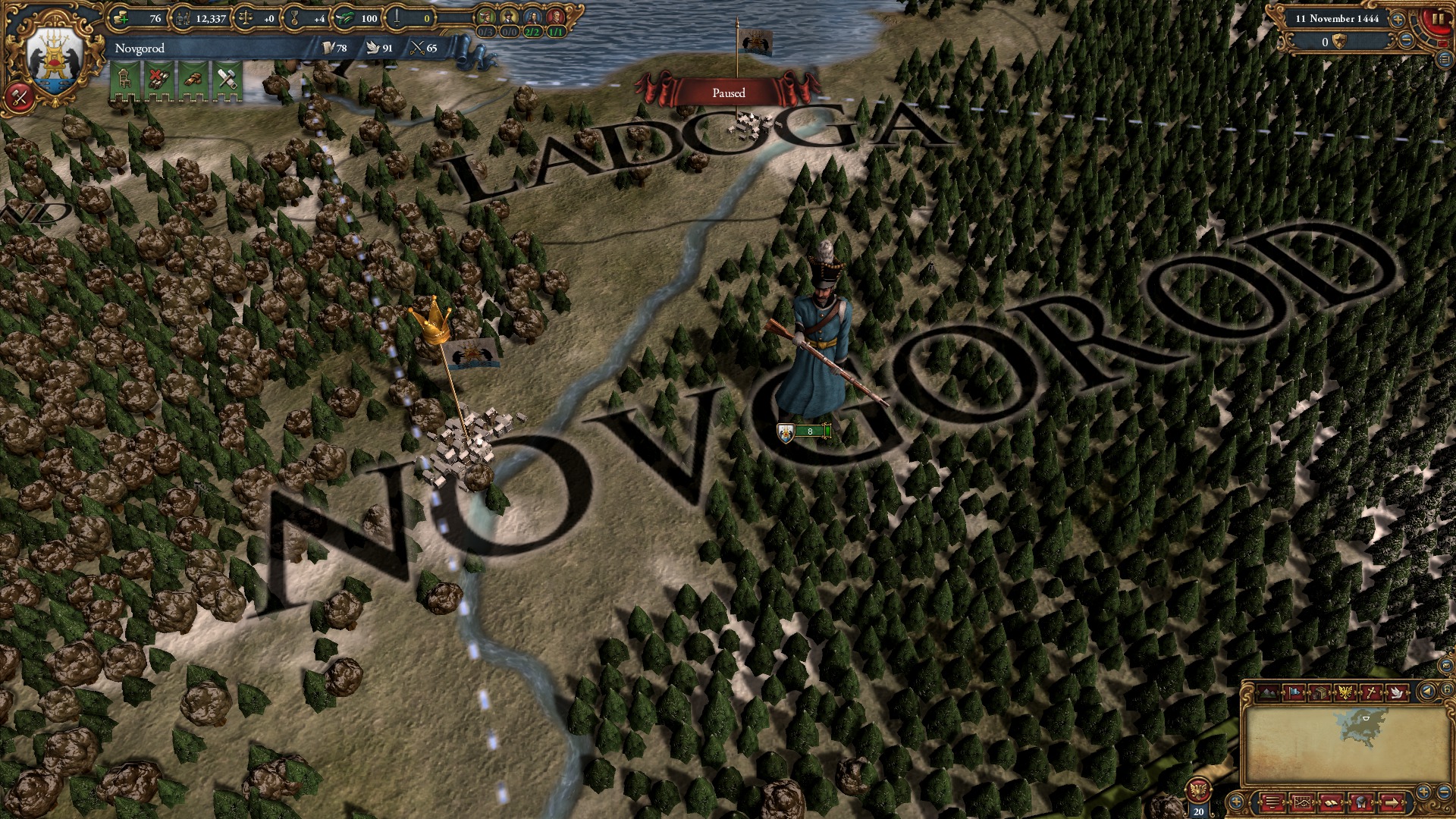Viewport: 1456px width, 819px height.
Task: Open the terrain mapmode
Action: click(x=1268, y=692)
